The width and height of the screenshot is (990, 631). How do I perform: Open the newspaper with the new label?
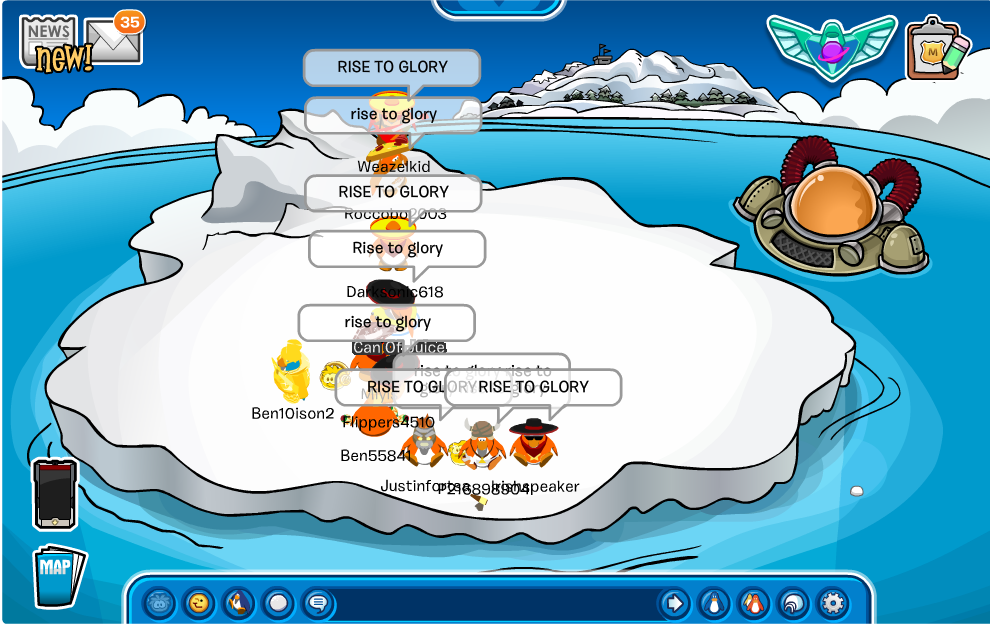[50, 44]
